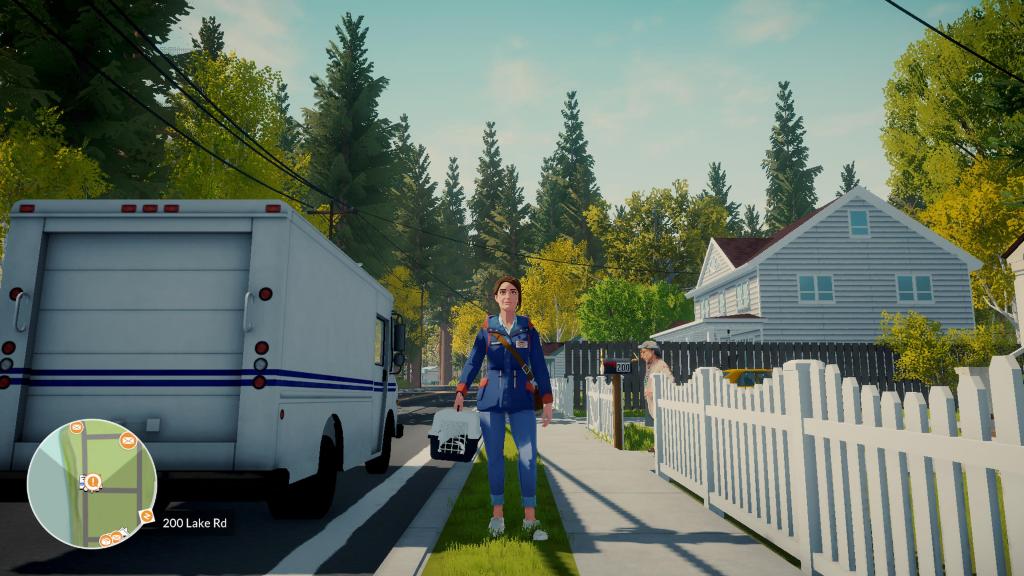
Task: Open the circular neighborhood minimap
Action: 92,483
